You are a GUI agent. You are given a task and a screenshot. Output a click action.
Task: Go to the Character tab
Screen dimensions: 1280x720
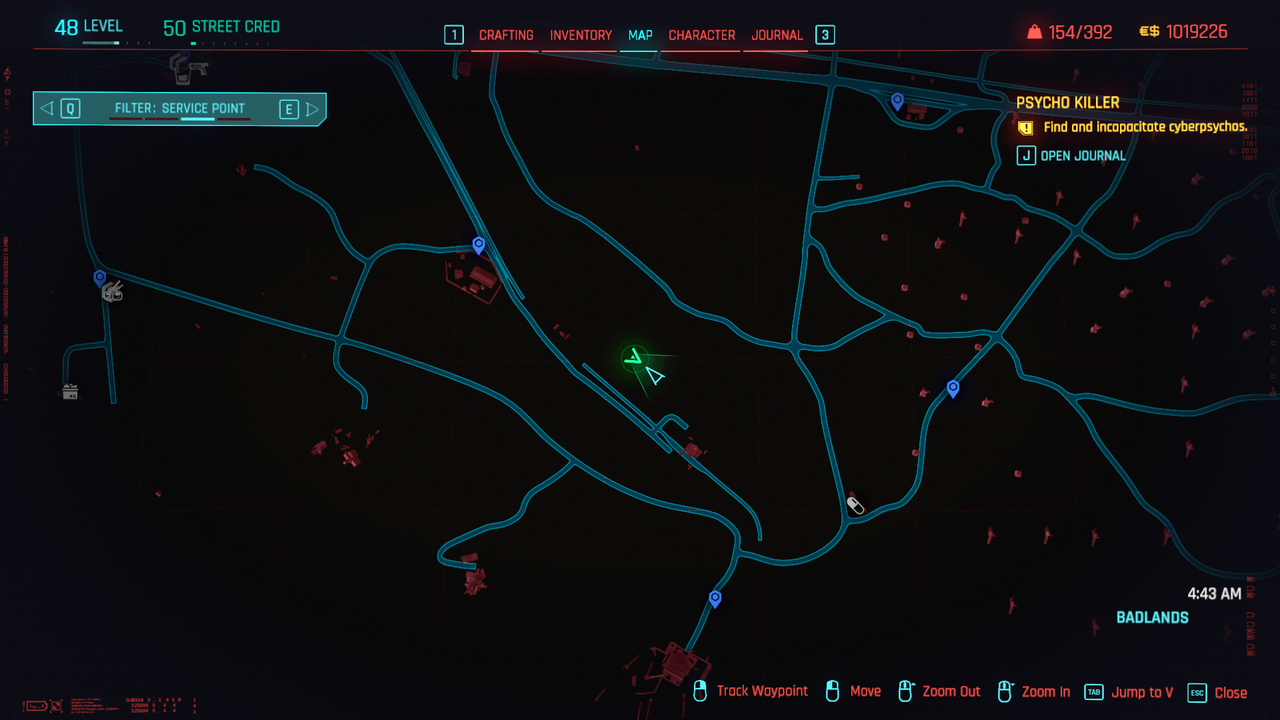(x=702, y=35)
